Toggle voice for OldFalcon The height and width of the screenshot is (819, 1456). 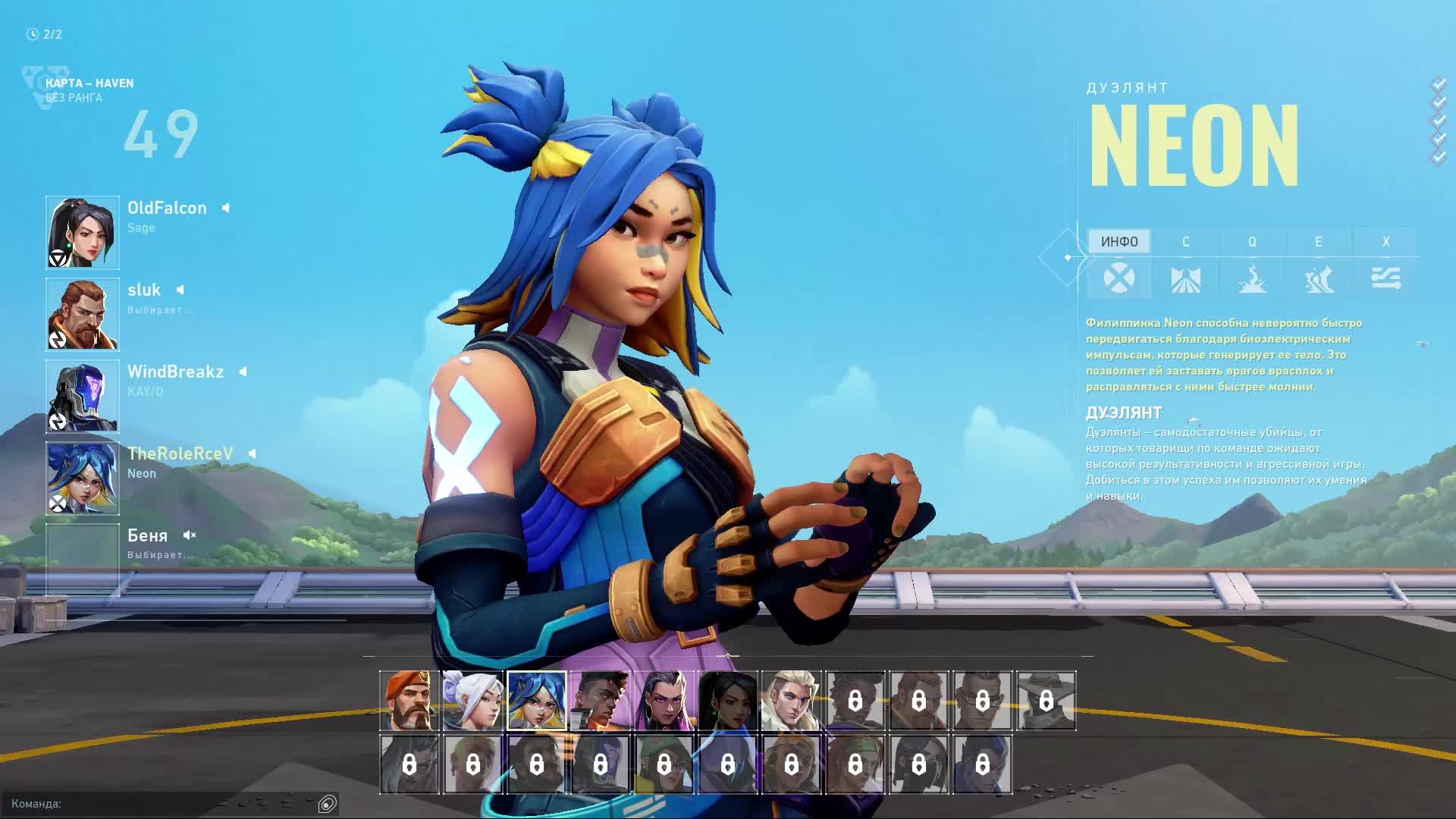[x=225, y=208]
